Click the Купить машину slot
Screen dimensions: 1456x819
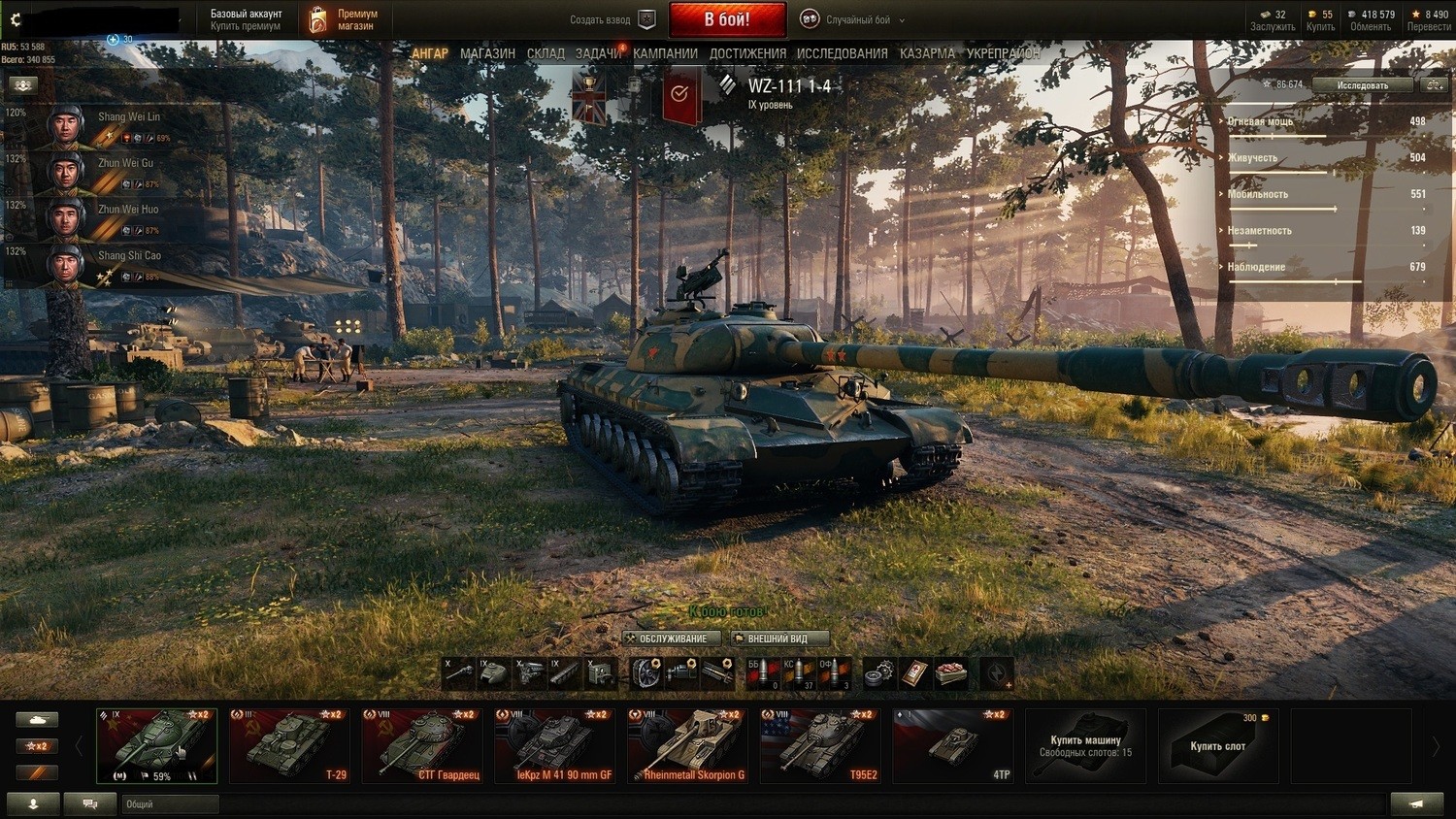[1085, 745]
